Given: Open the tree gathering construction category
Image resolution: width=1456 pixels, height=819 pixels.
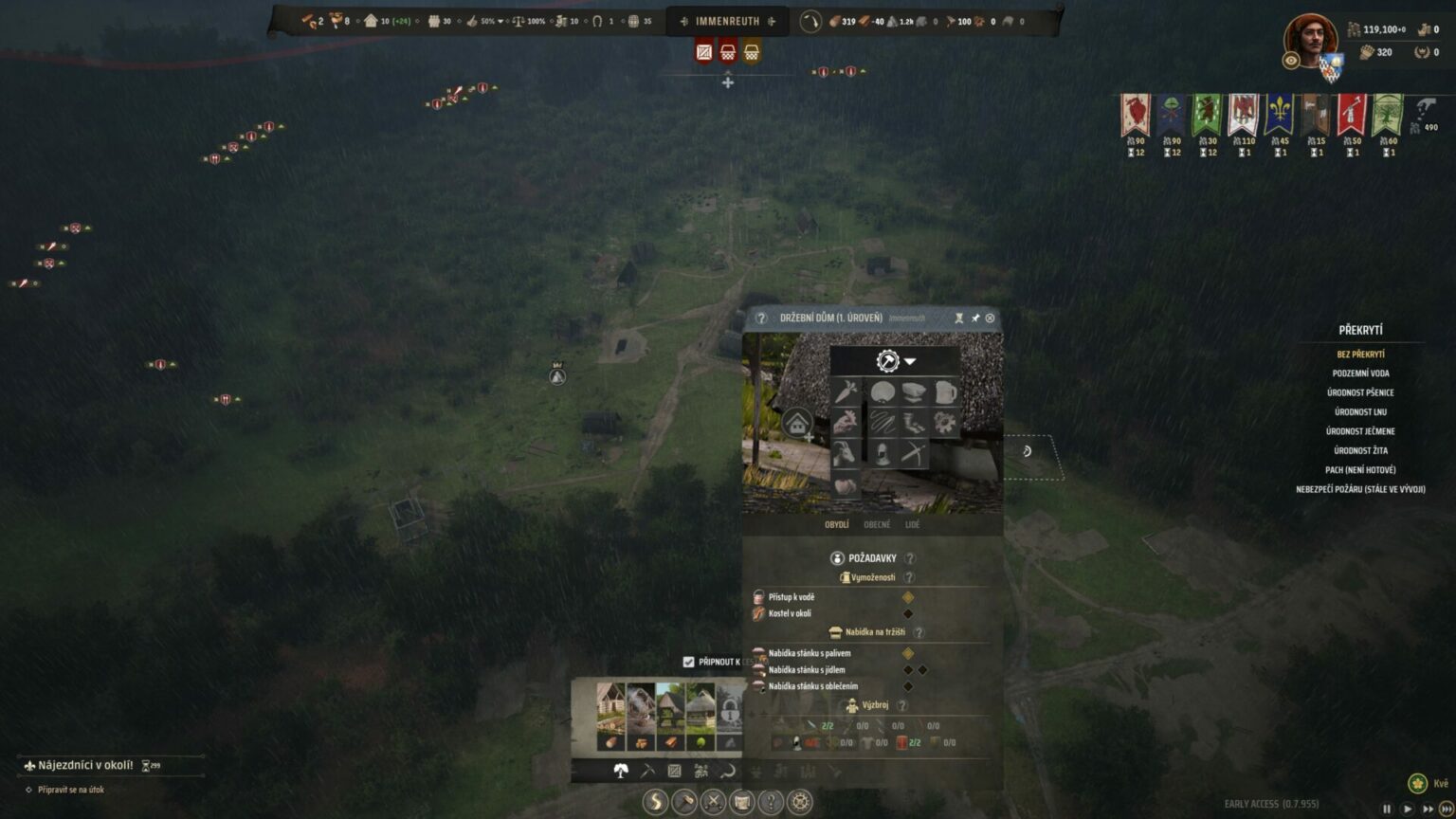Looking at the screenshot, I should (x=621, y=772).
